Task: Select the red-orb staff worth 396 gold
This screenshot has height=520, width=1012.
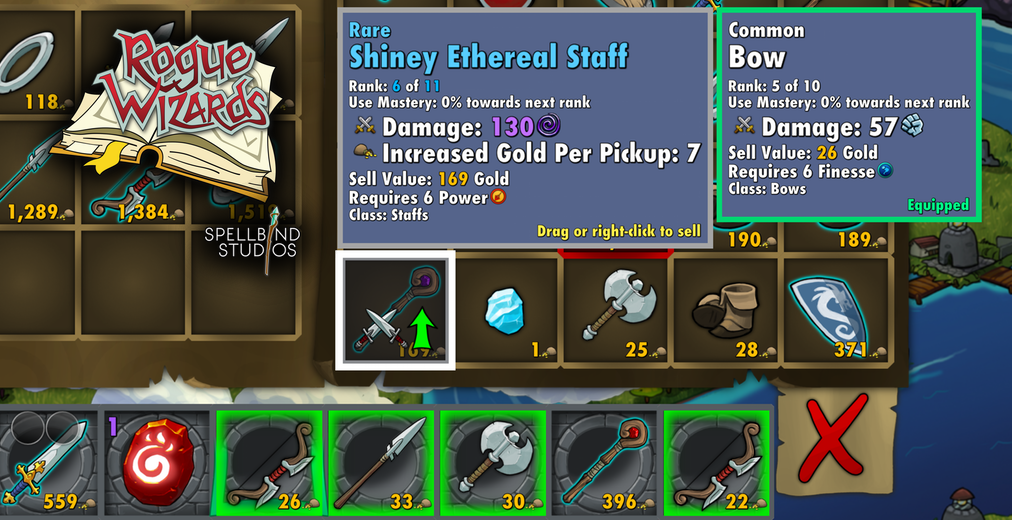Action: tap(606, 461)
